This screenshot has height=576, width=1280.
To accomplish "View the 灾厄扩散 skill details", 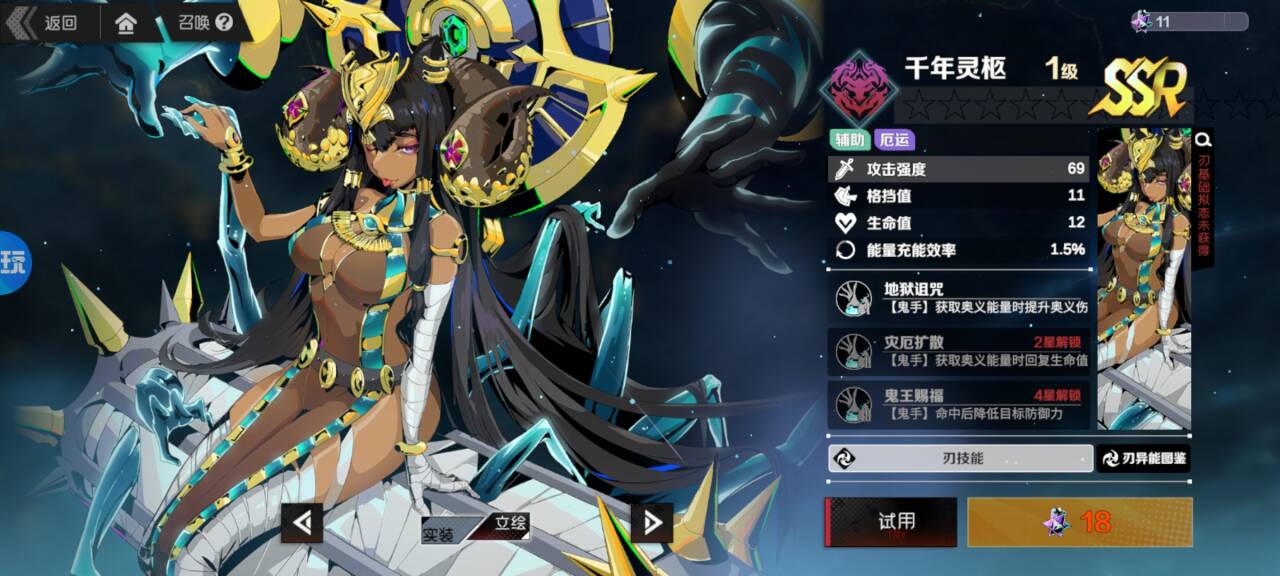I will (960, 350).
